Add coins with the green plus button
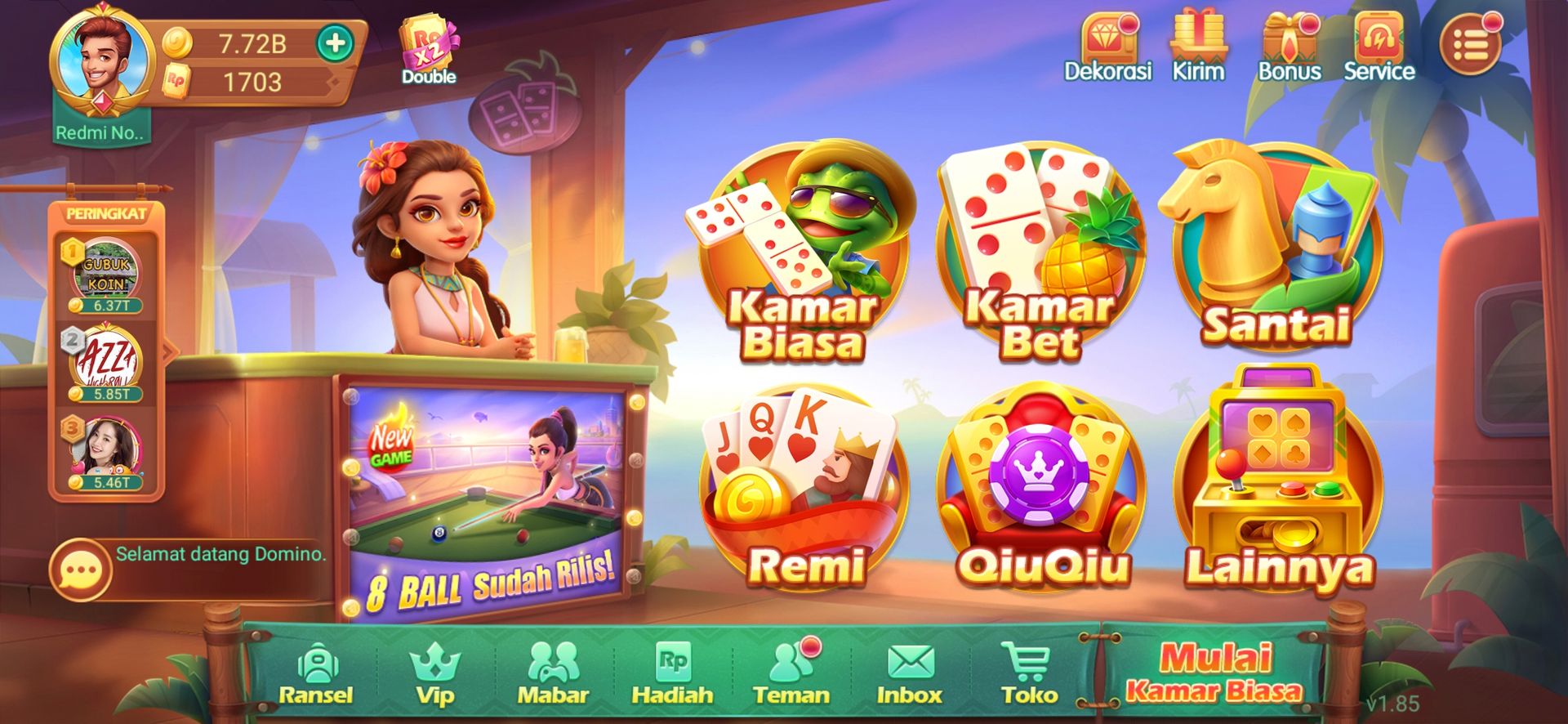This screenshot has height=724, width=1568. point(335,43)
